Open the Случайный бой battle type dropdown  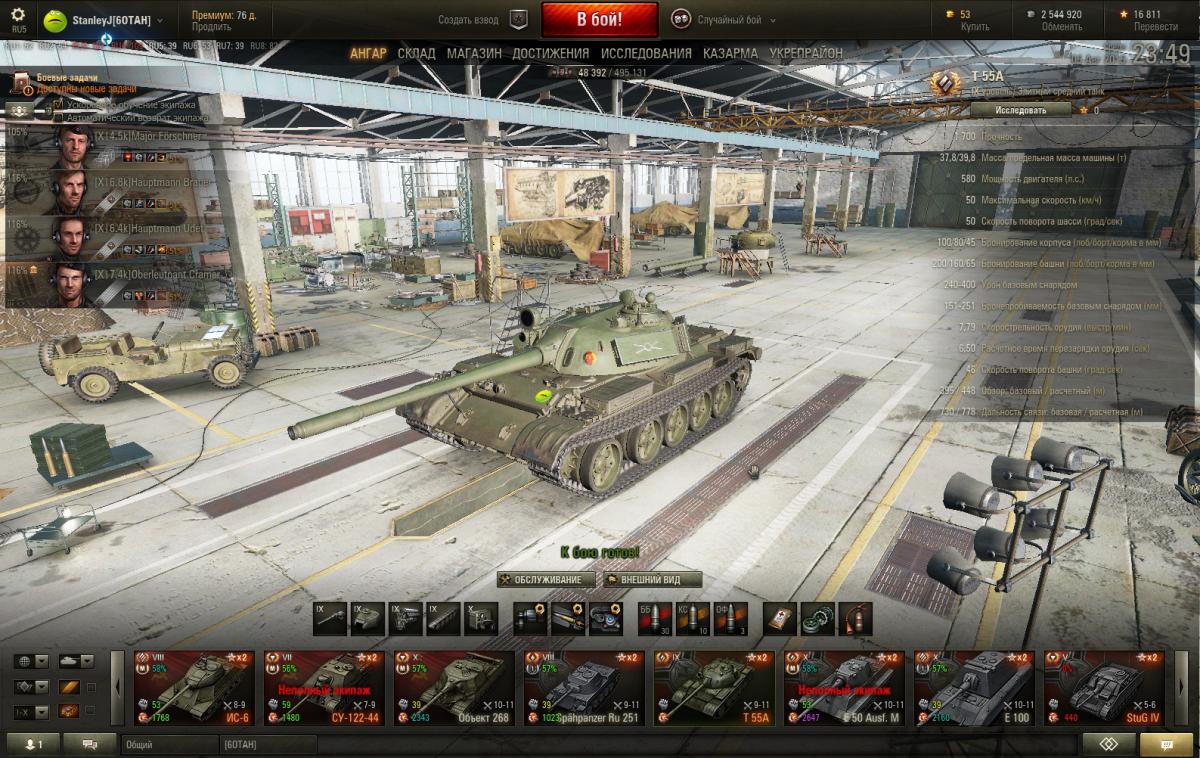coord(725,20)
